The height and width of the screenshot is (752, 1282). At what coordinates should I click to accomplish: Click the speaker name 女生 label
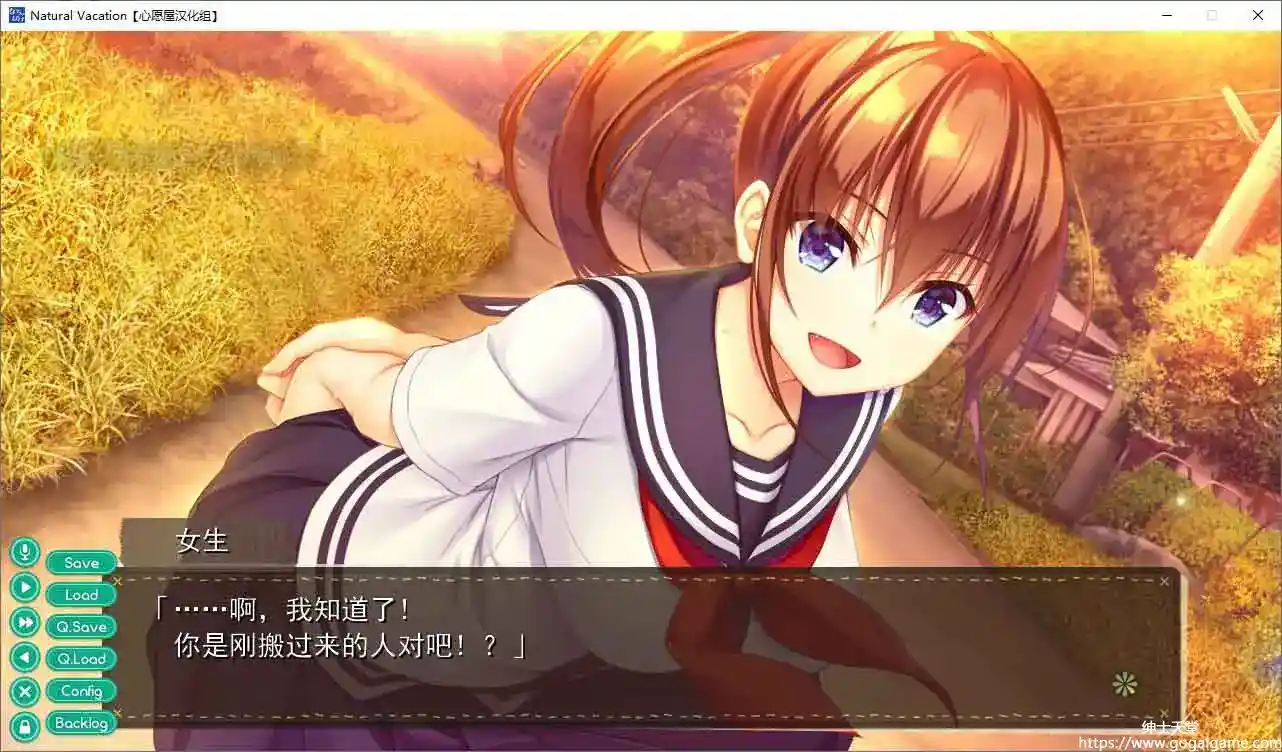point(203,543)
